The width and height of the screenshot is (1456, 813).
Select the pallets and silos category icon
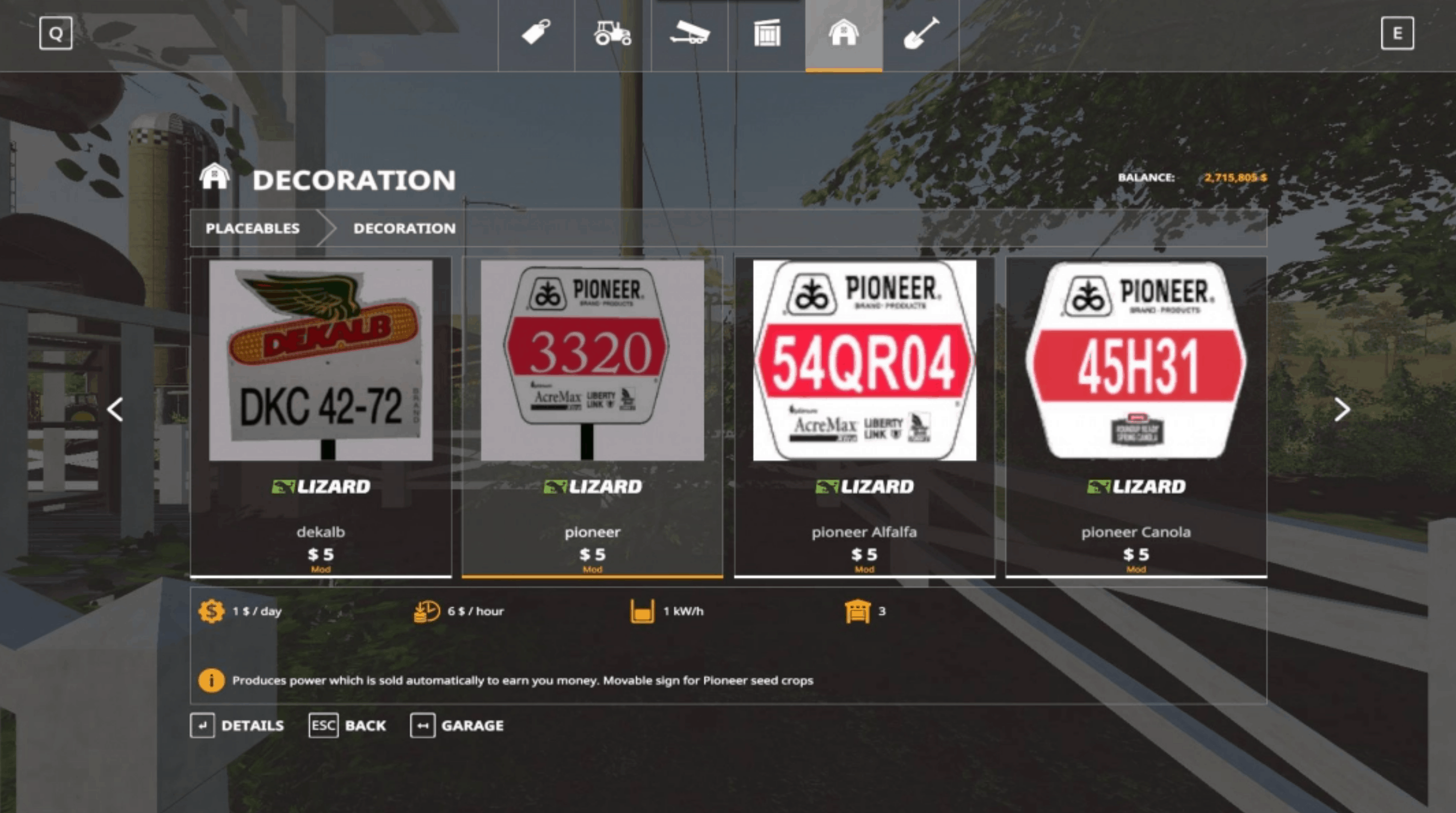pyautogui.click(x=768, y=34)
